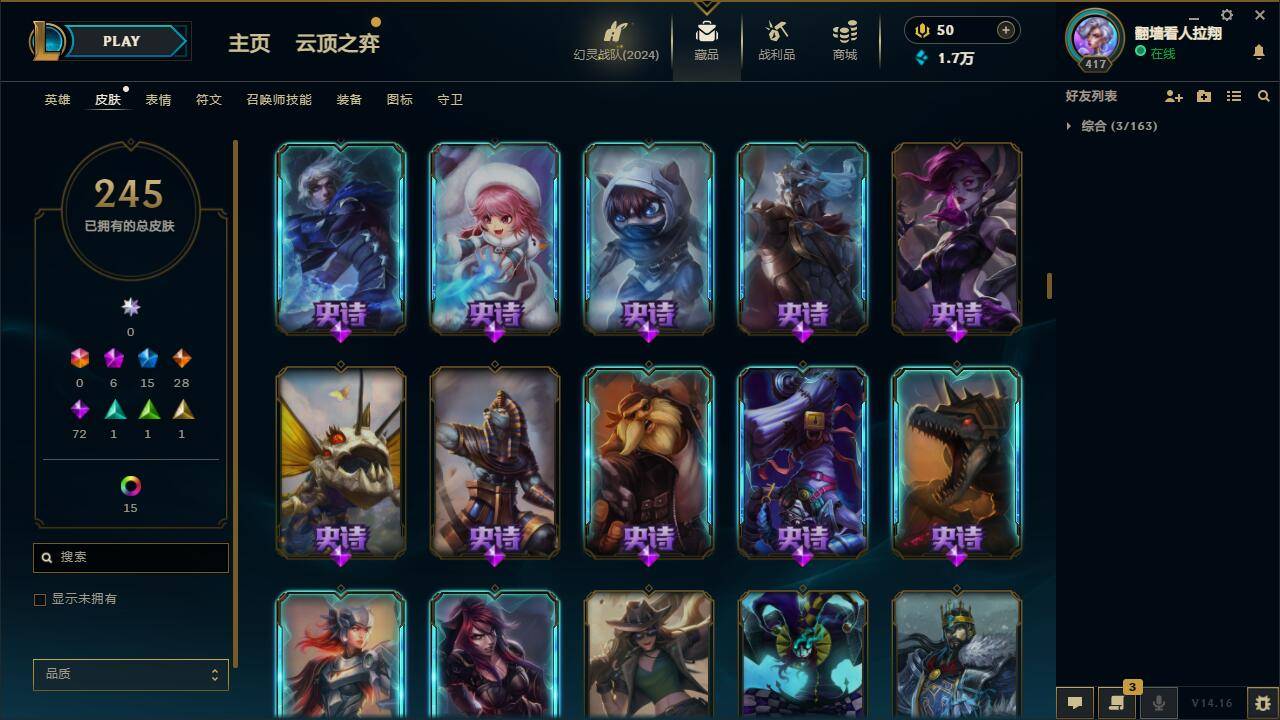Switch to the 云顶之弈 menu item
The height and width of the screenshot is (720, 1280).
(336, 44)
